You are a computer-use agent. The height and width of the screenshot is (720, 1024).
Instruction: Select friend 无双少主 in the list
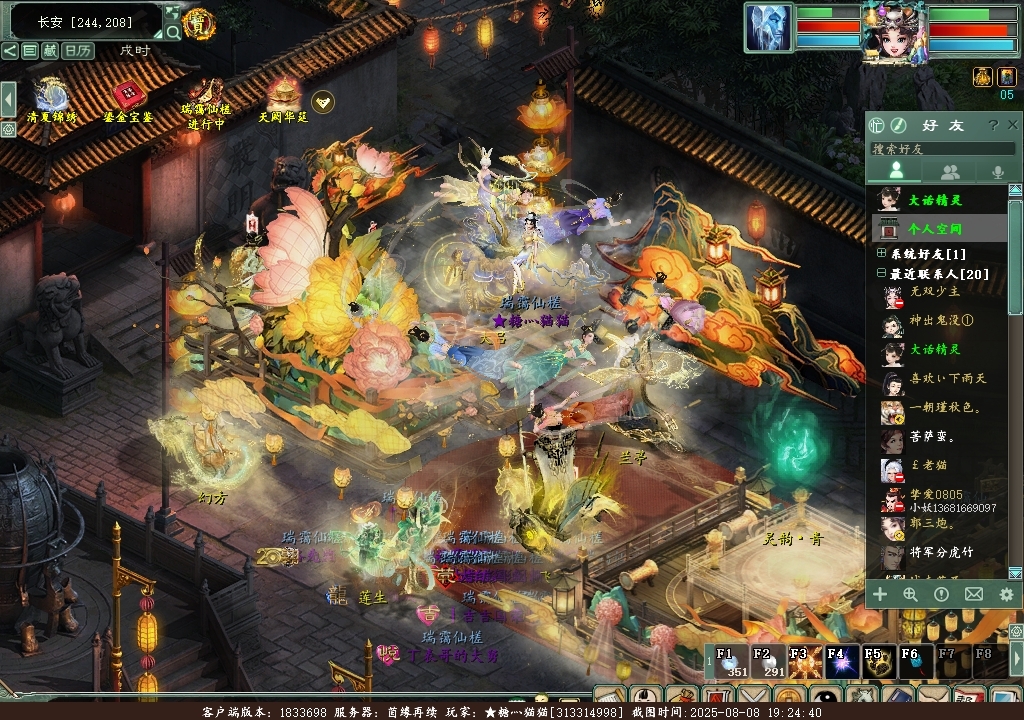(x=934, y=292)
